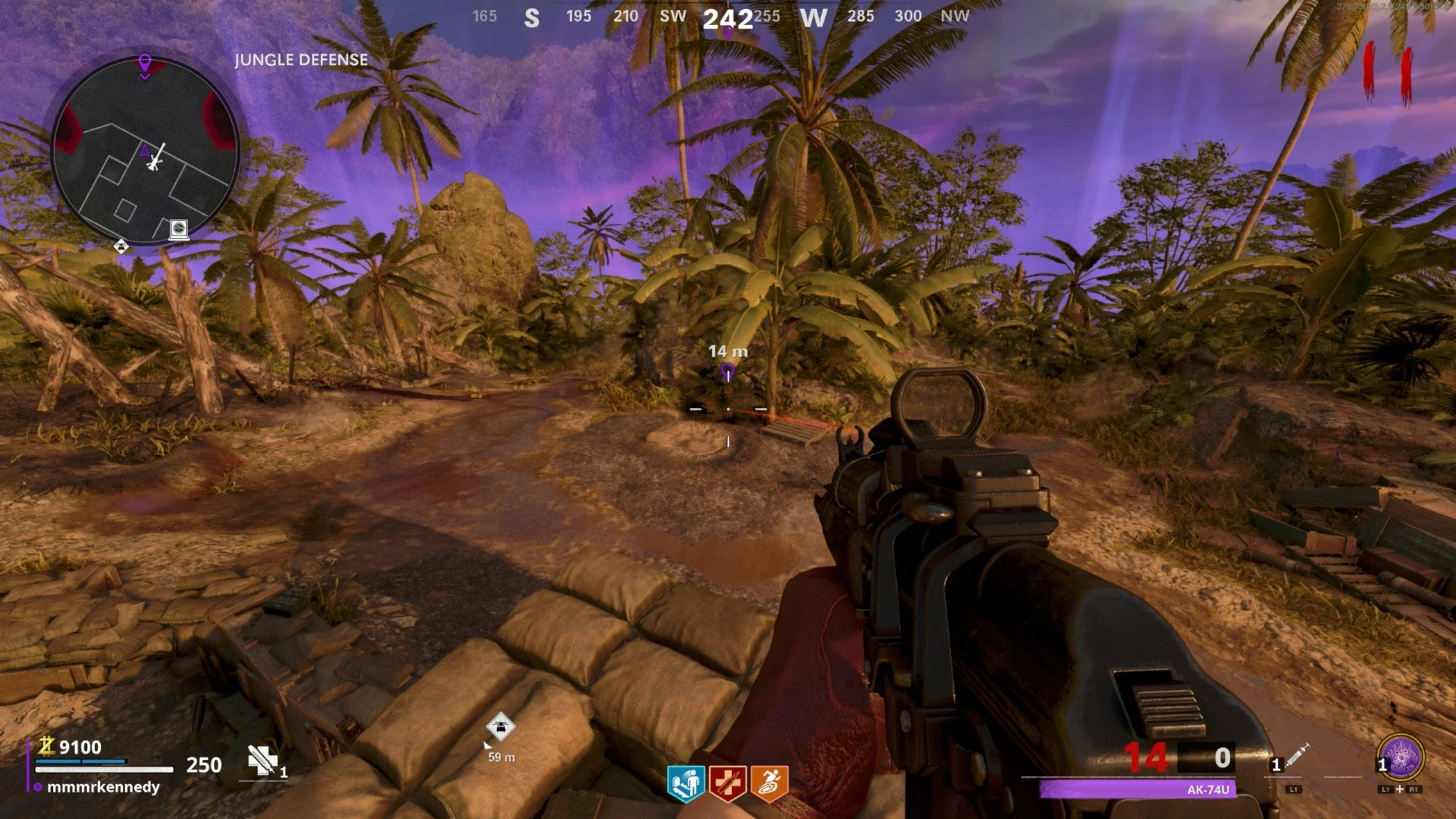The width and height of the screenshot is (1456, 819).
Task: Select the red cross-and-bullet perk icon
Action: [x=728, y=783]
